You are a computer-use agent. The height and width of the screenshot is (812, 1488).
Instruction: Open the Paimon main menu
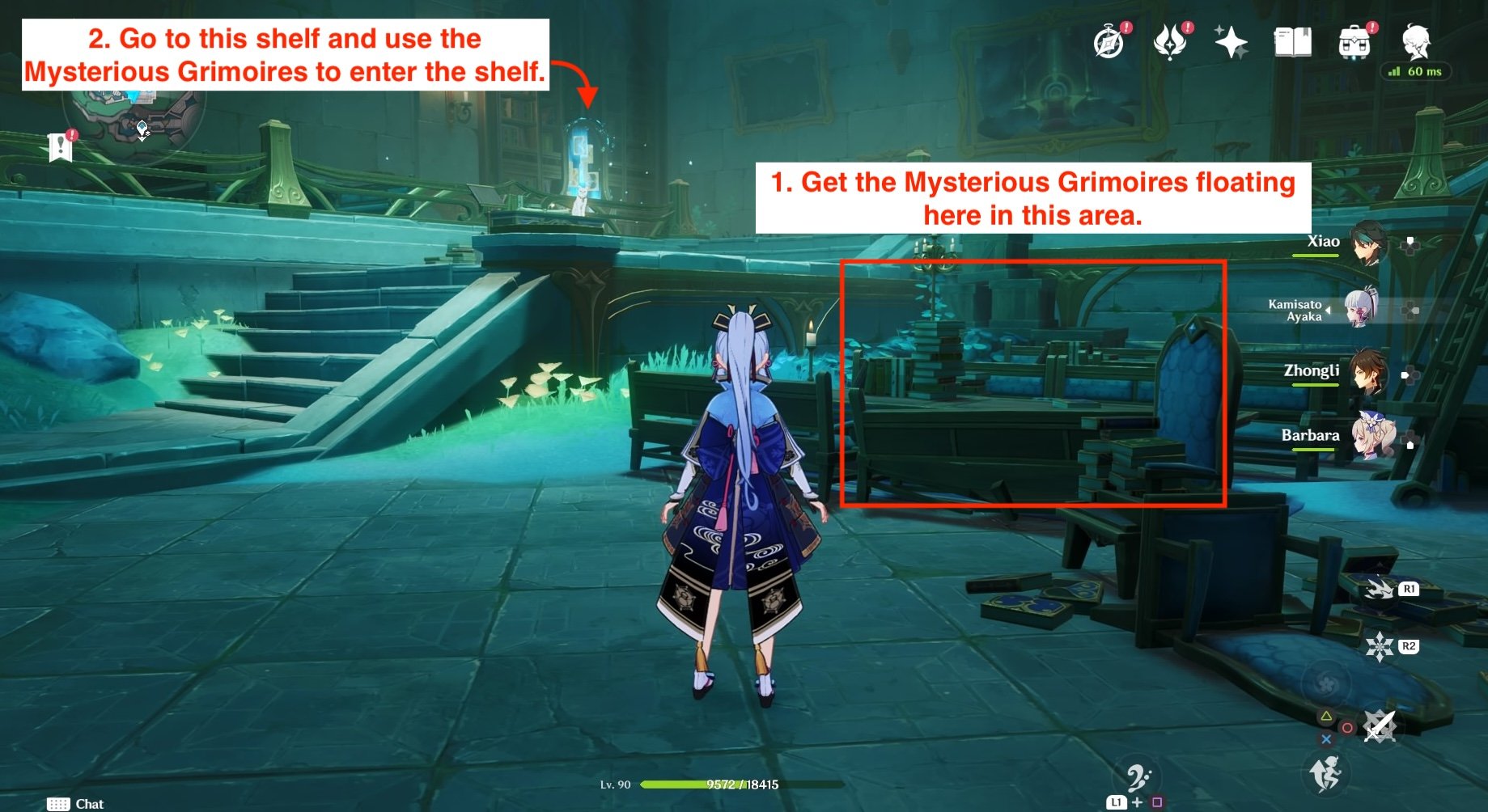1416,43
